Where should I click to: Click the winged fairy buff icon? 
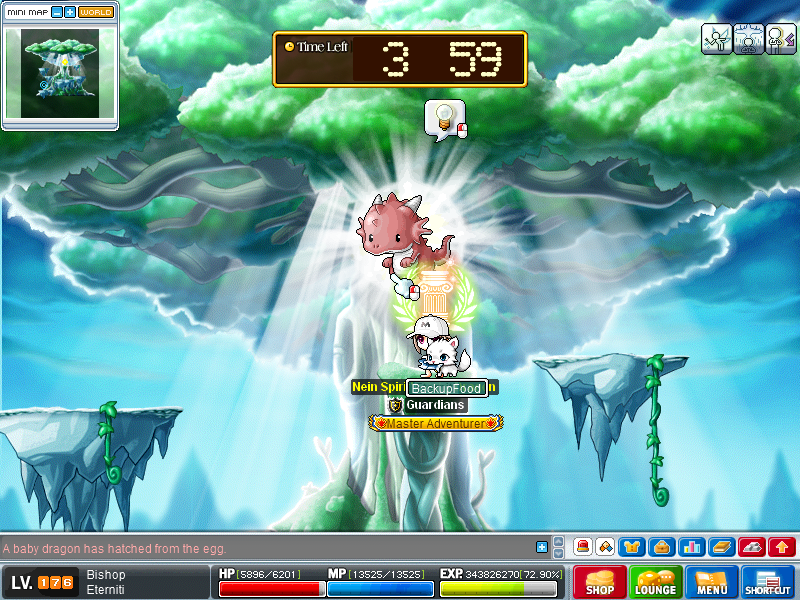716,38
